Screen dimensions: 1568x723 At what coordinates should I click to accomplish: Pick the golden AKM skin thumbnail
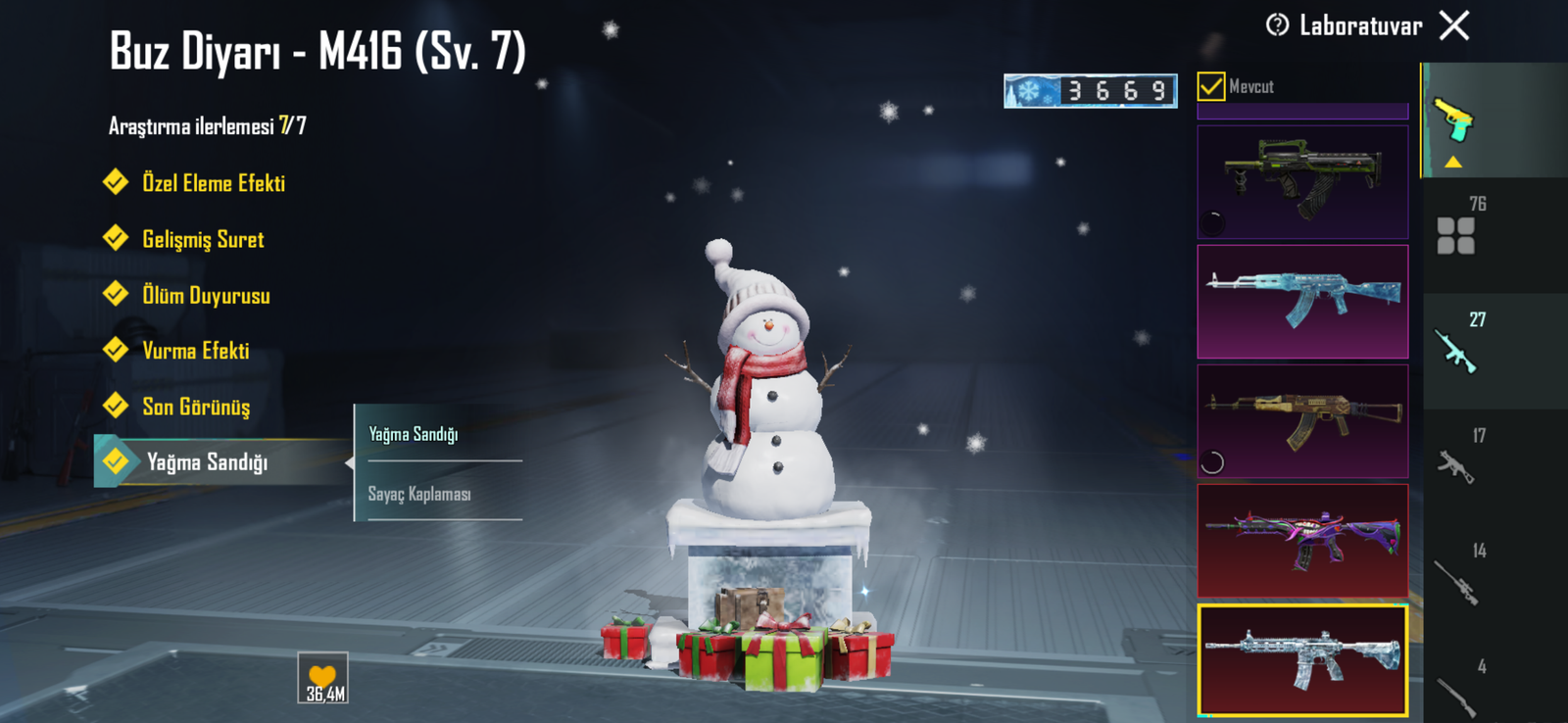click(1302, 421)
